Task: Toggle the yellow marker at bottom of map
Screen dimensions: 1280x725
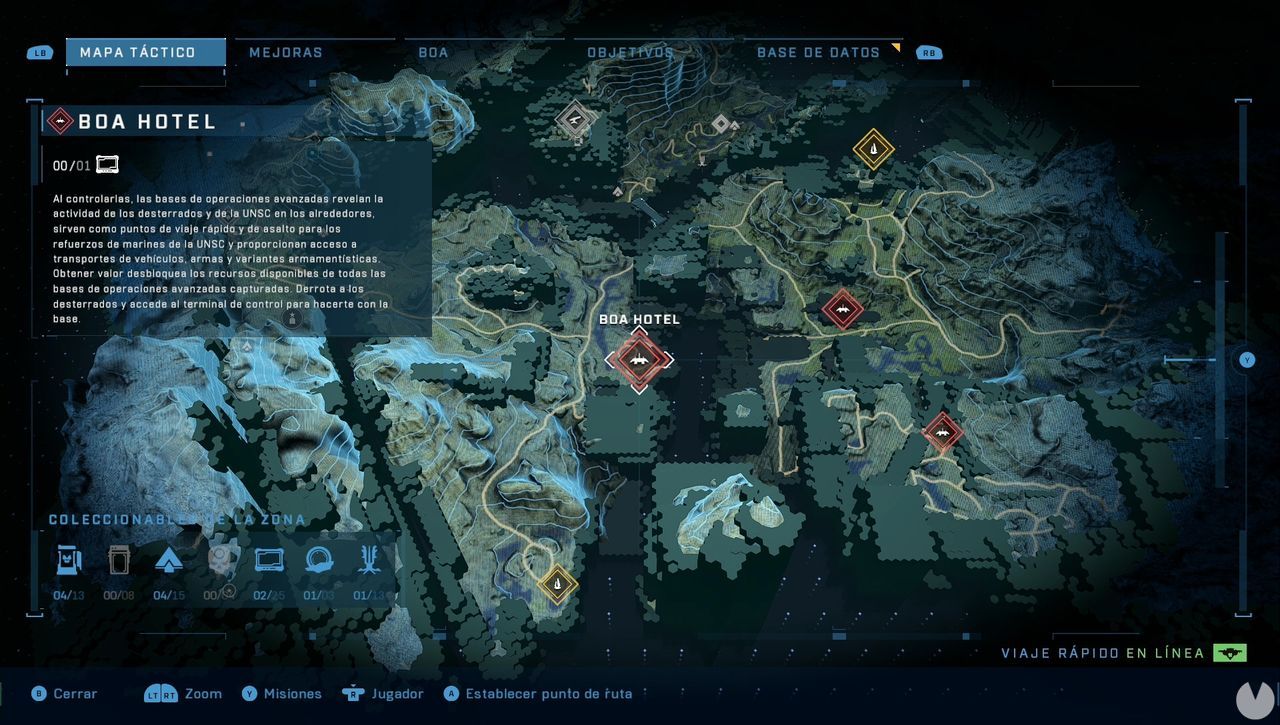Action: click(557, 584)
